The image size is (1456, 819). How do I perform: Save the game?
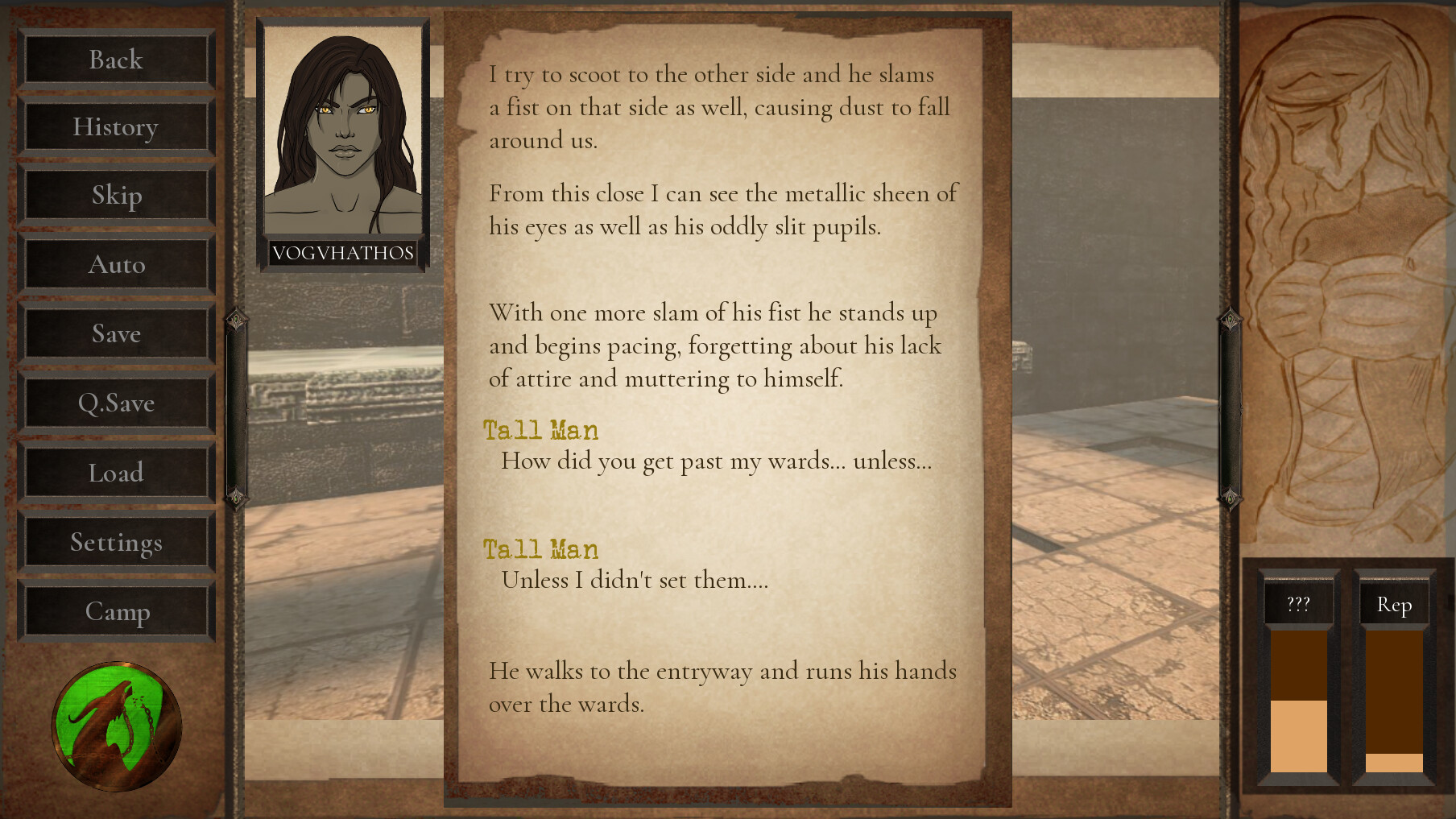point(116,333)
